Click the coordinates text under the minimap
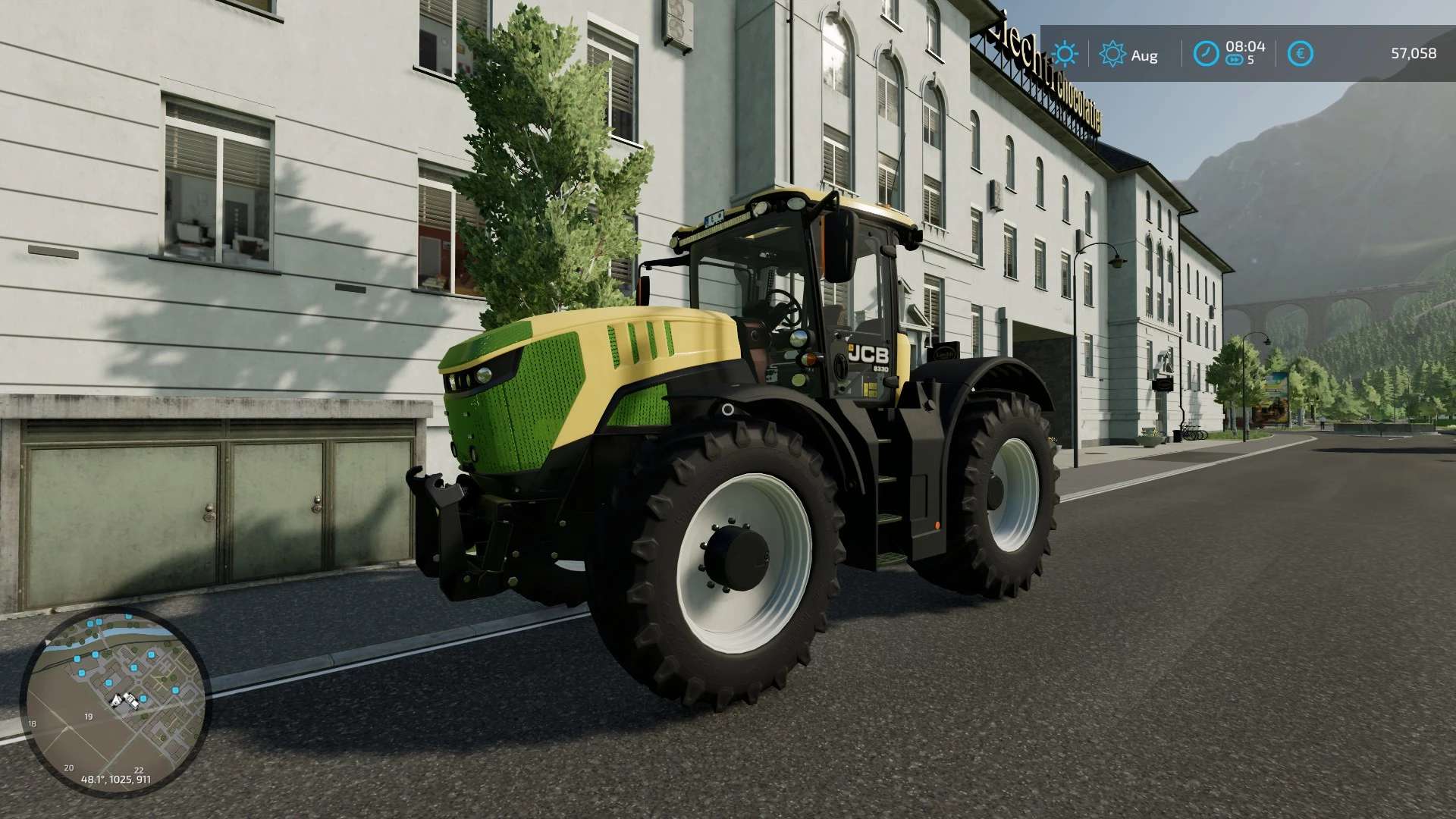Viewport: 1456px width, 819px height. 115,779
